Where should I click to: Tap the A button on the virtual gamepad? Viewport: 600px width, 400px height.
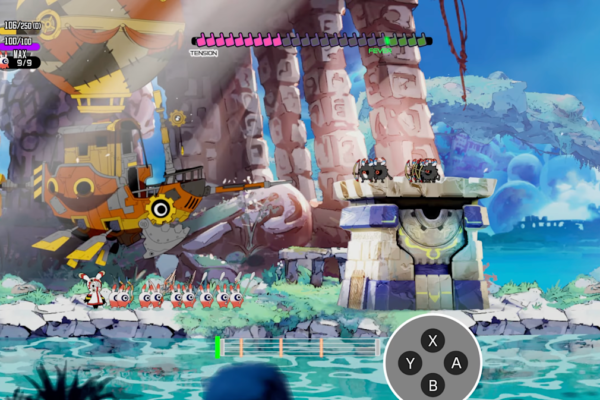tap(457, 363)
